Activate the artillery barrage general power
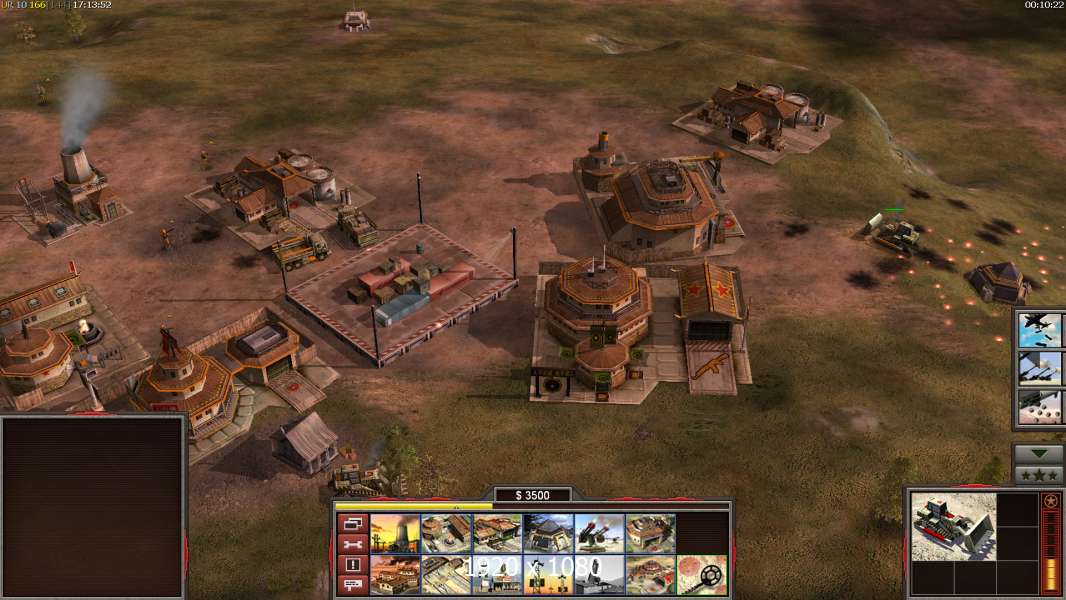Image resolution: width=1066 pixels, height=600 pixels. tap(1040, 368)
